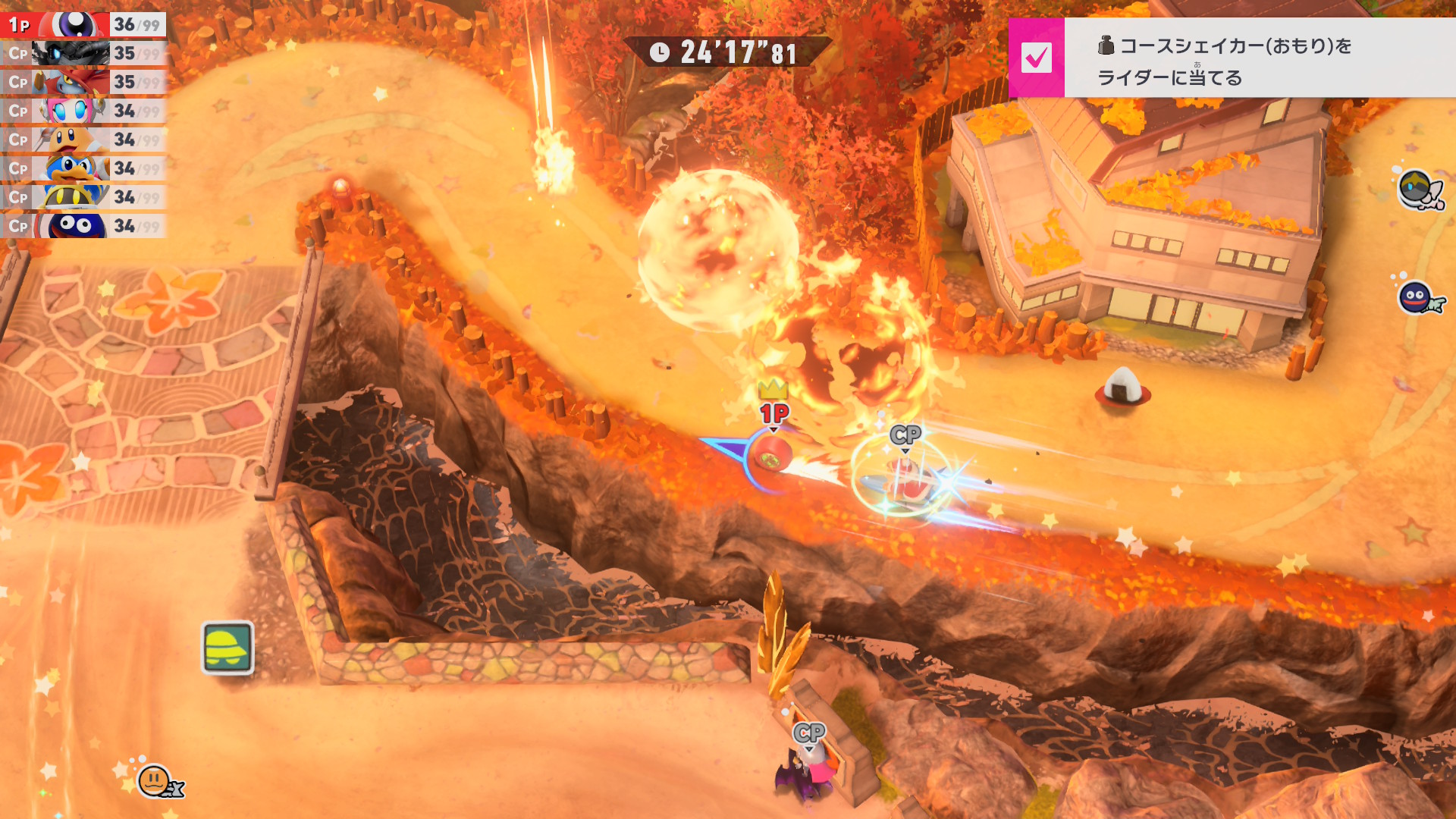This screenshot has width=1456, height=819.
Task: Click the Gooey off-screen rider indicator
Action: point(1417,297)
